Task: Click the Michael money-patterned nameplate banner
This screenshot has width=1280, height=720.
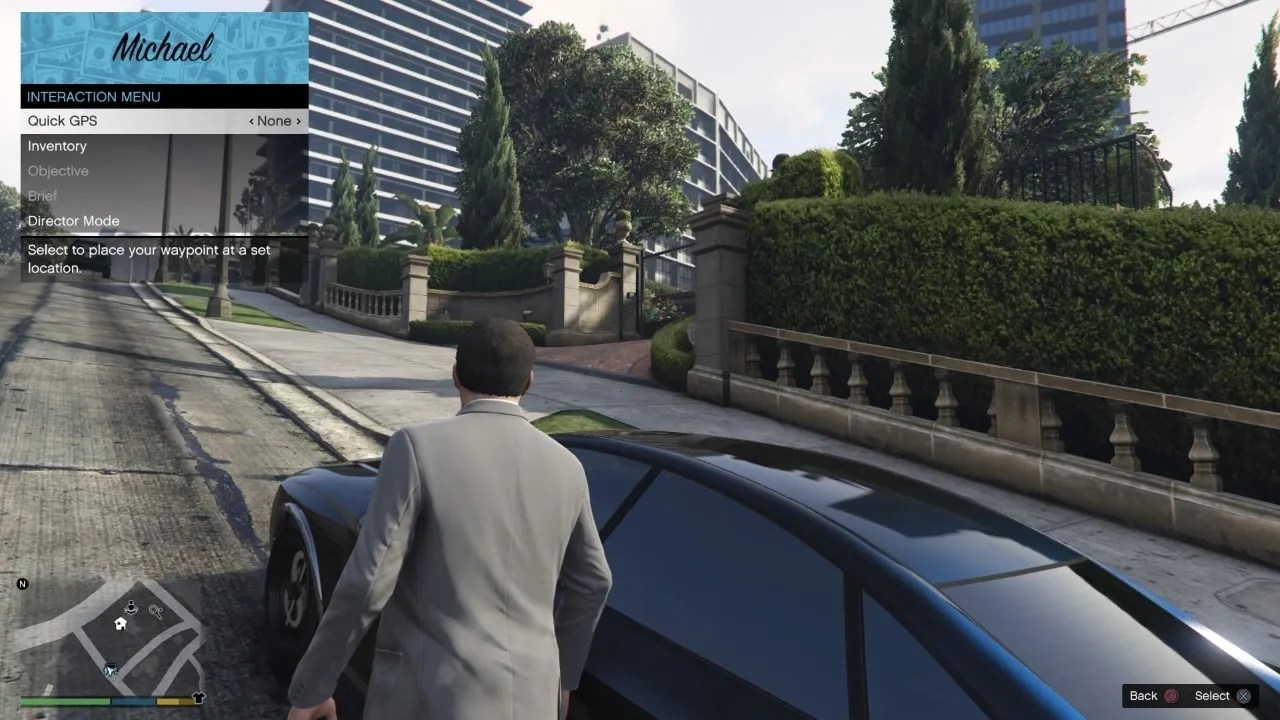Action: pos(163,45)
